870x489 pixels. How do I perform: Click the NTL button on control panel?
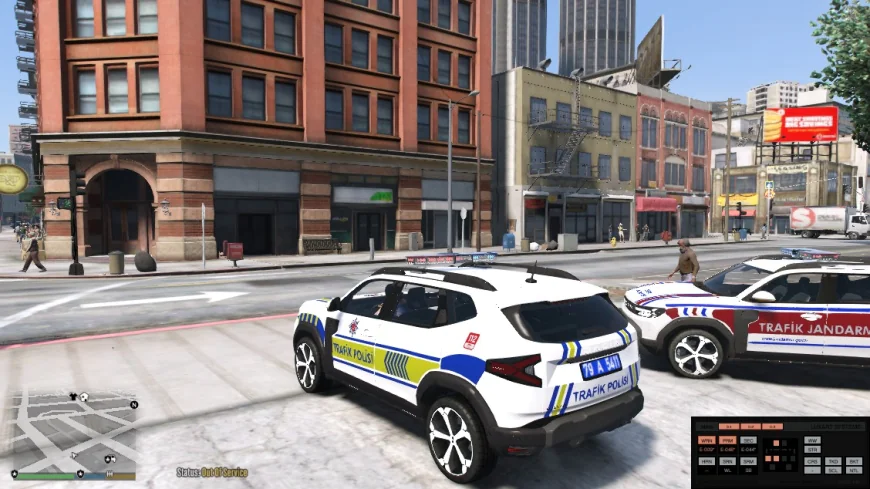coord(854,470)
